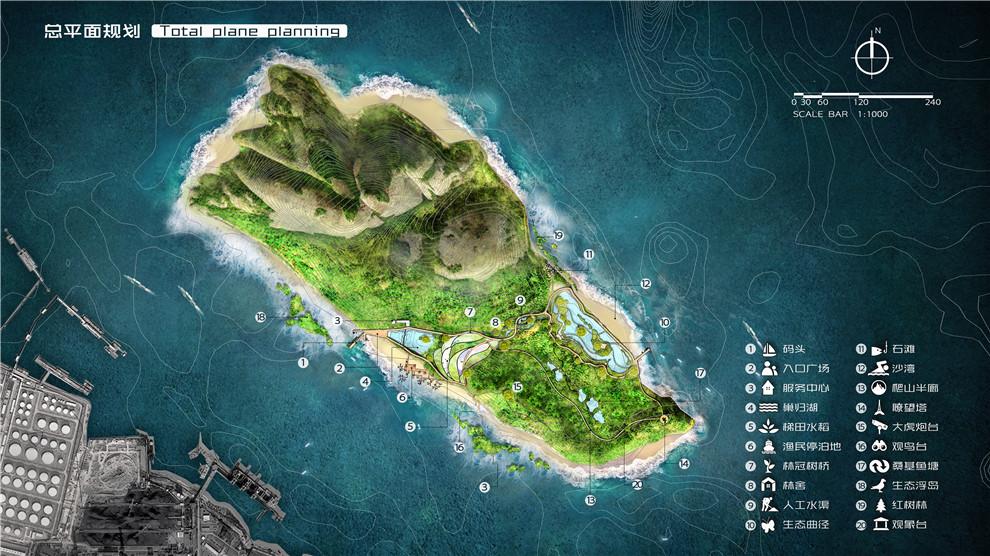Viewport: 990px width, 556px height.
Task: Select the 生态浮岛 bird legend entry
Action: [x=895, y=485]
